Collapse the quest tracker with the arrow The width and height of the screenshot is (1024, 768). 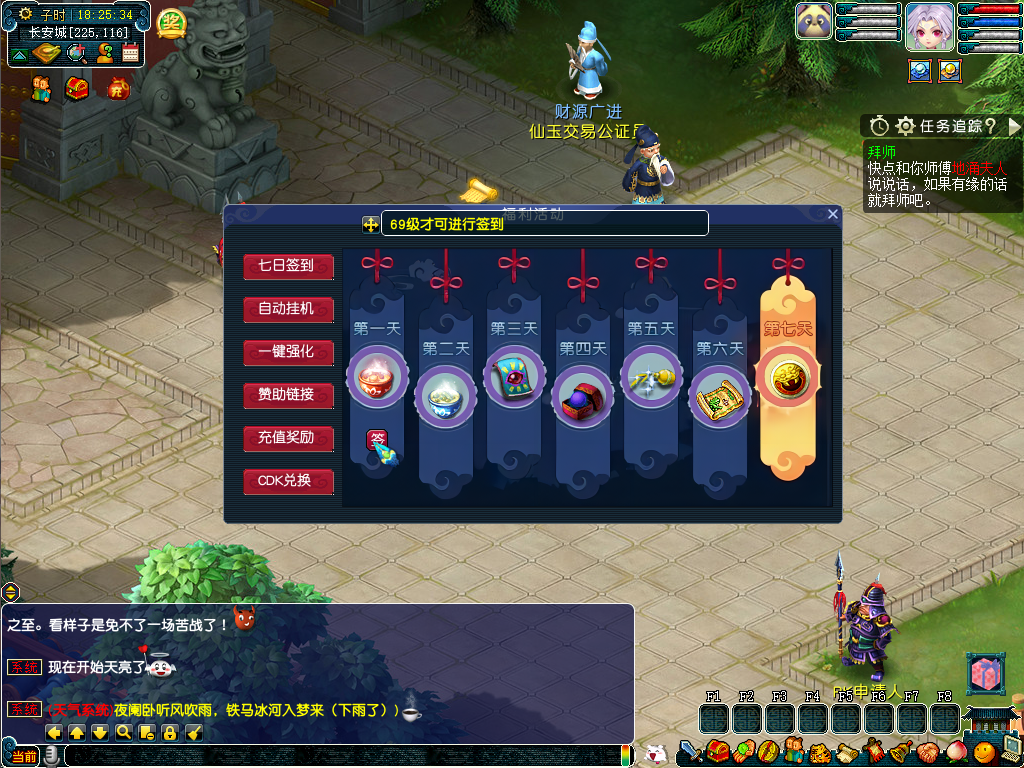click(x=1014, y=126)
